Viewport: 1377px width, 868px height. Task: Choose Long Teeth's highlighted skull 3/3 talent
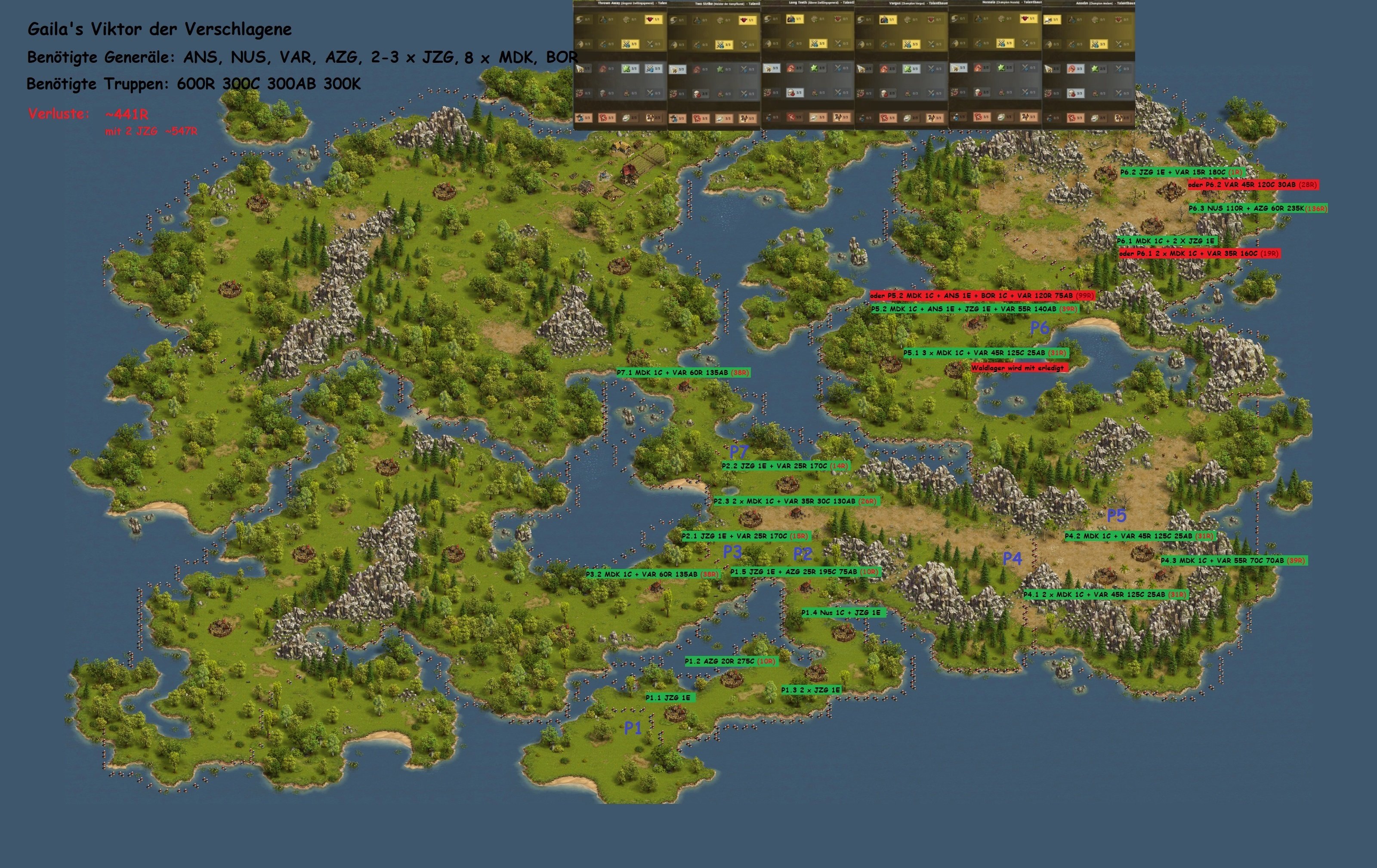tap(794, 92)
